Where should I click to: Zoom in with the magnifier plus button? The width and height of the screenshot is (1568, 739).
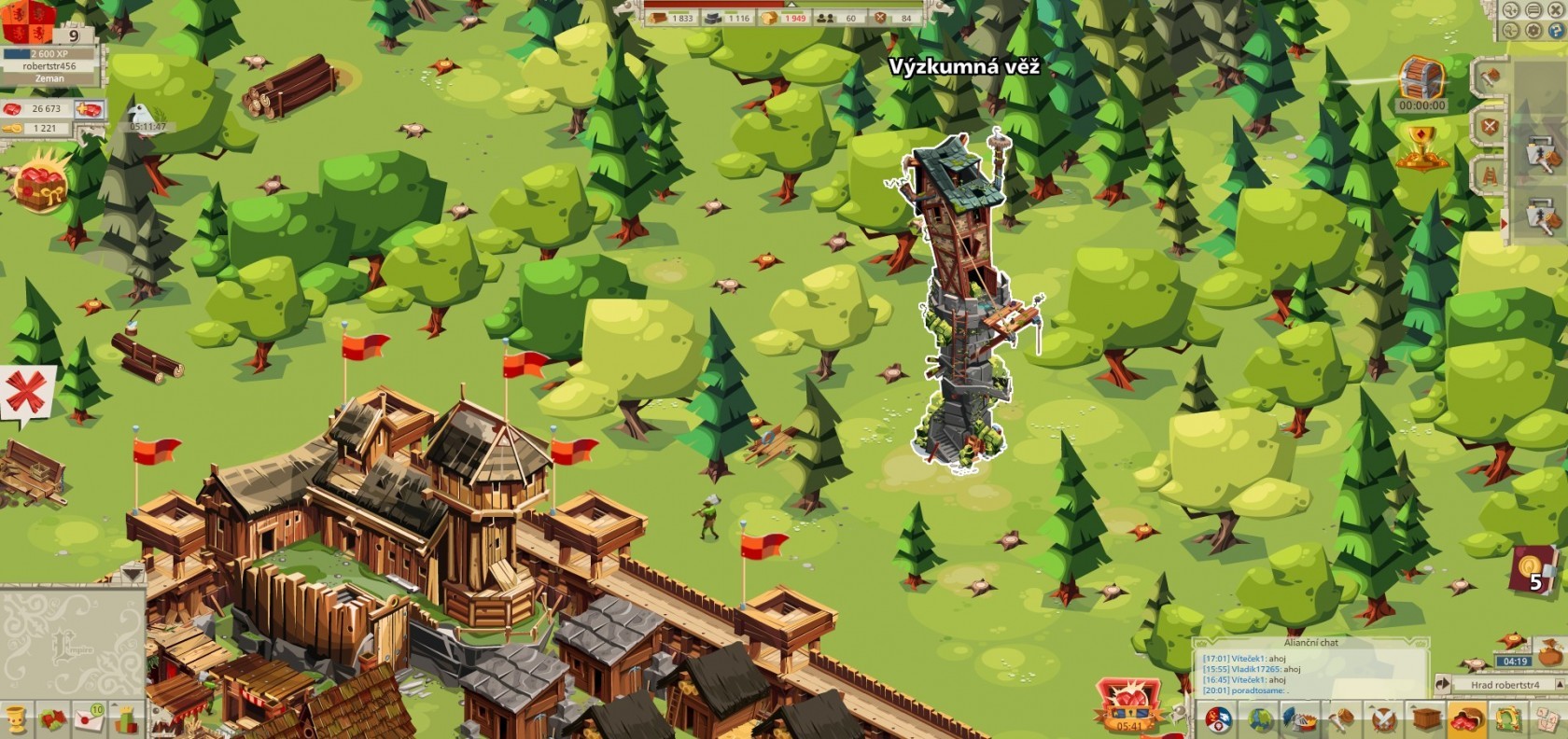1510,11
